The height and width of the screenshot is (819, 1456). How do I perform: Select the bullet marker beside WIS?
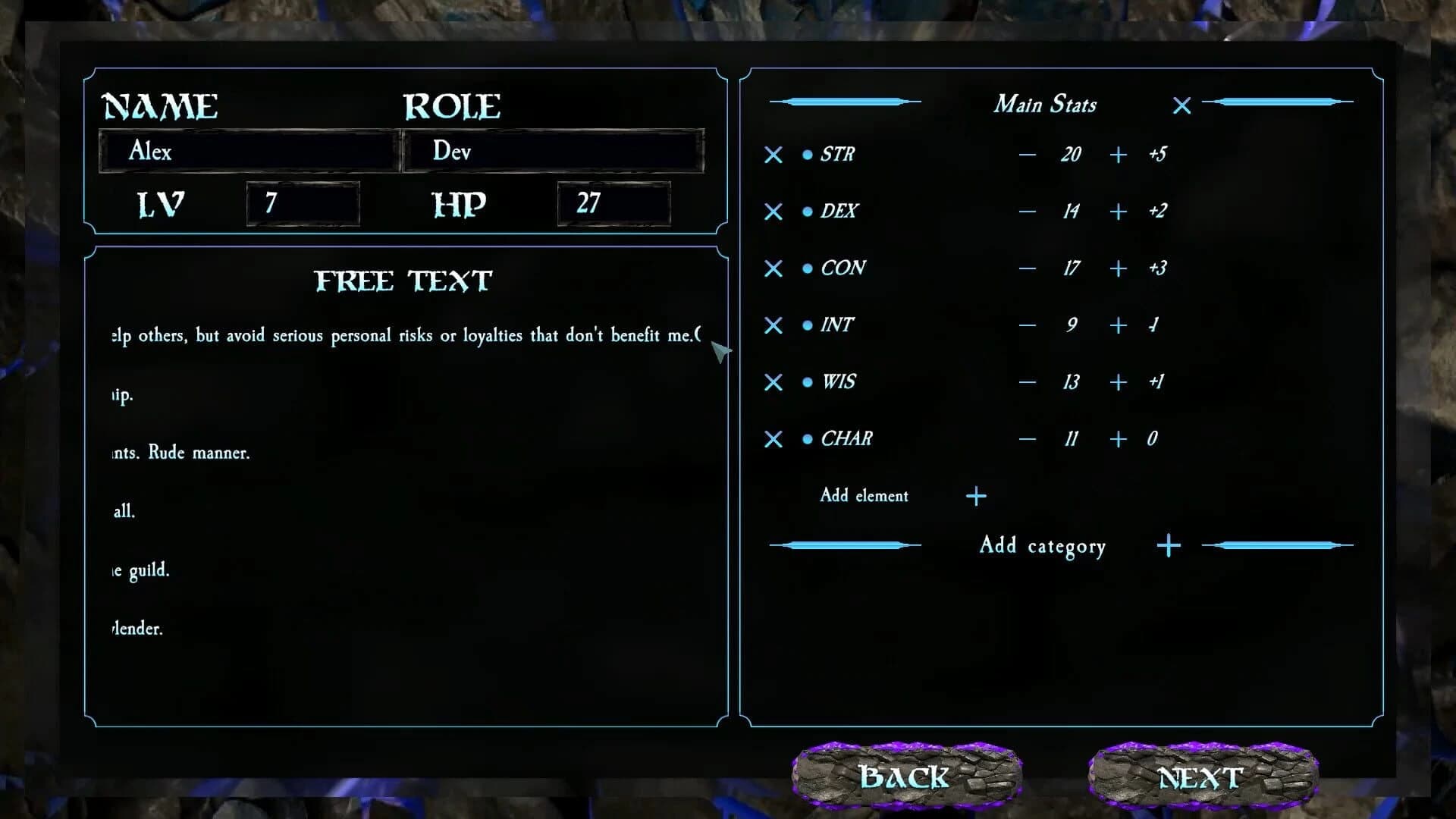806,381
